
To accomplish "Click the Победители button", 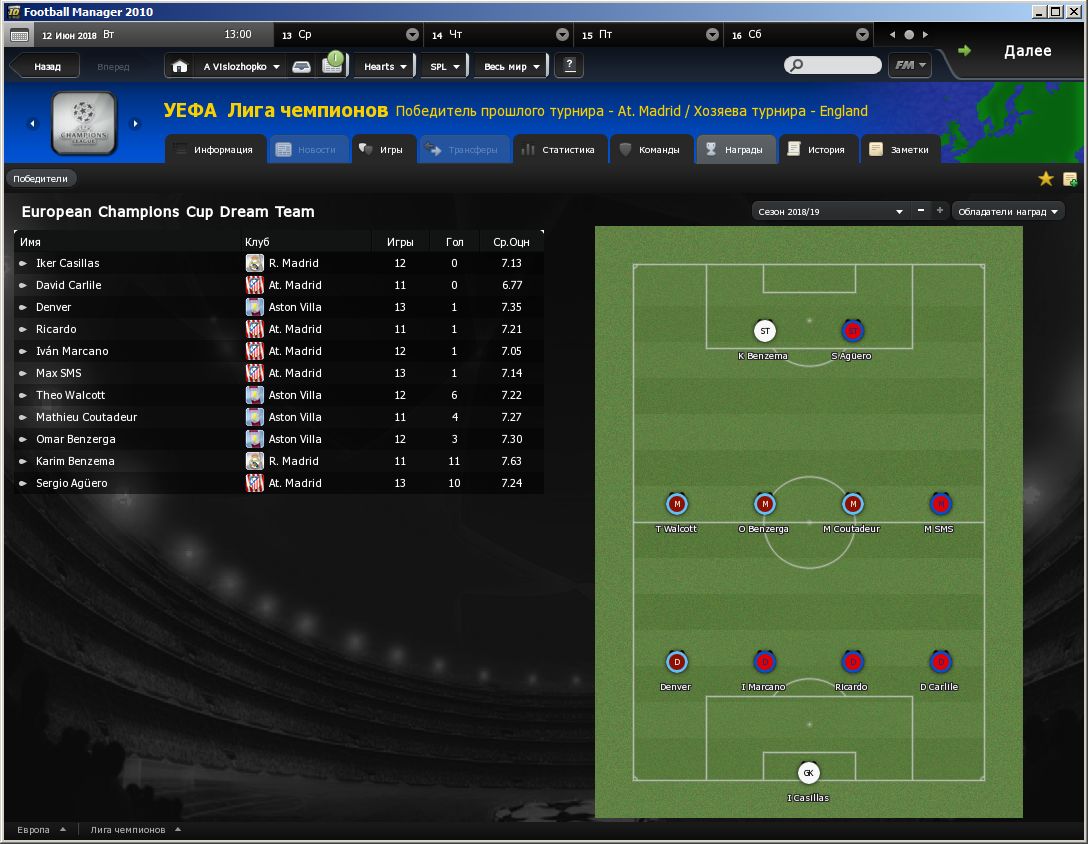I will pyautogui.click(x=41, y=179).
